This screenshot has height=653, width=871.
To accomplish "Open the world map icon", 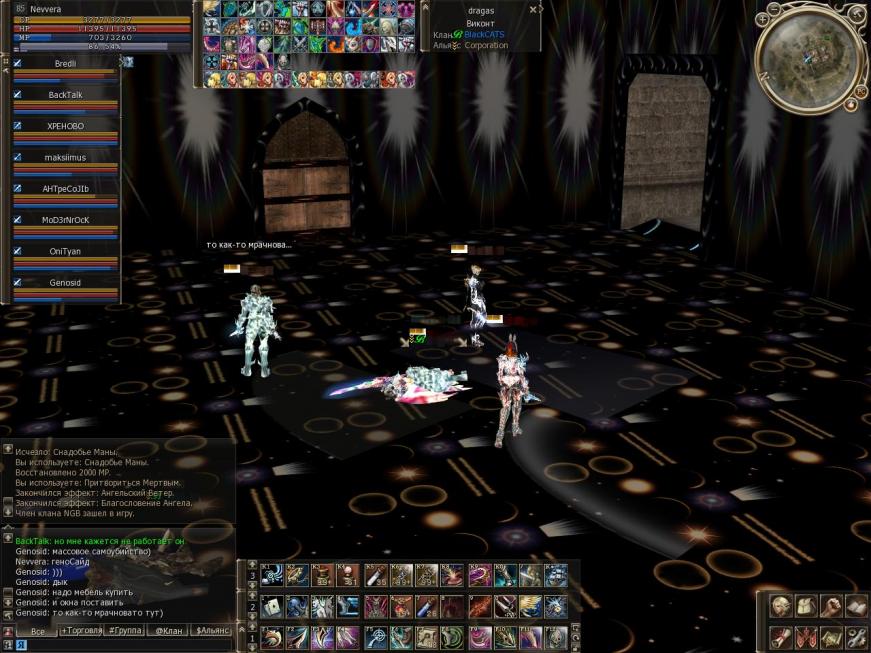I will click(831, 636).
